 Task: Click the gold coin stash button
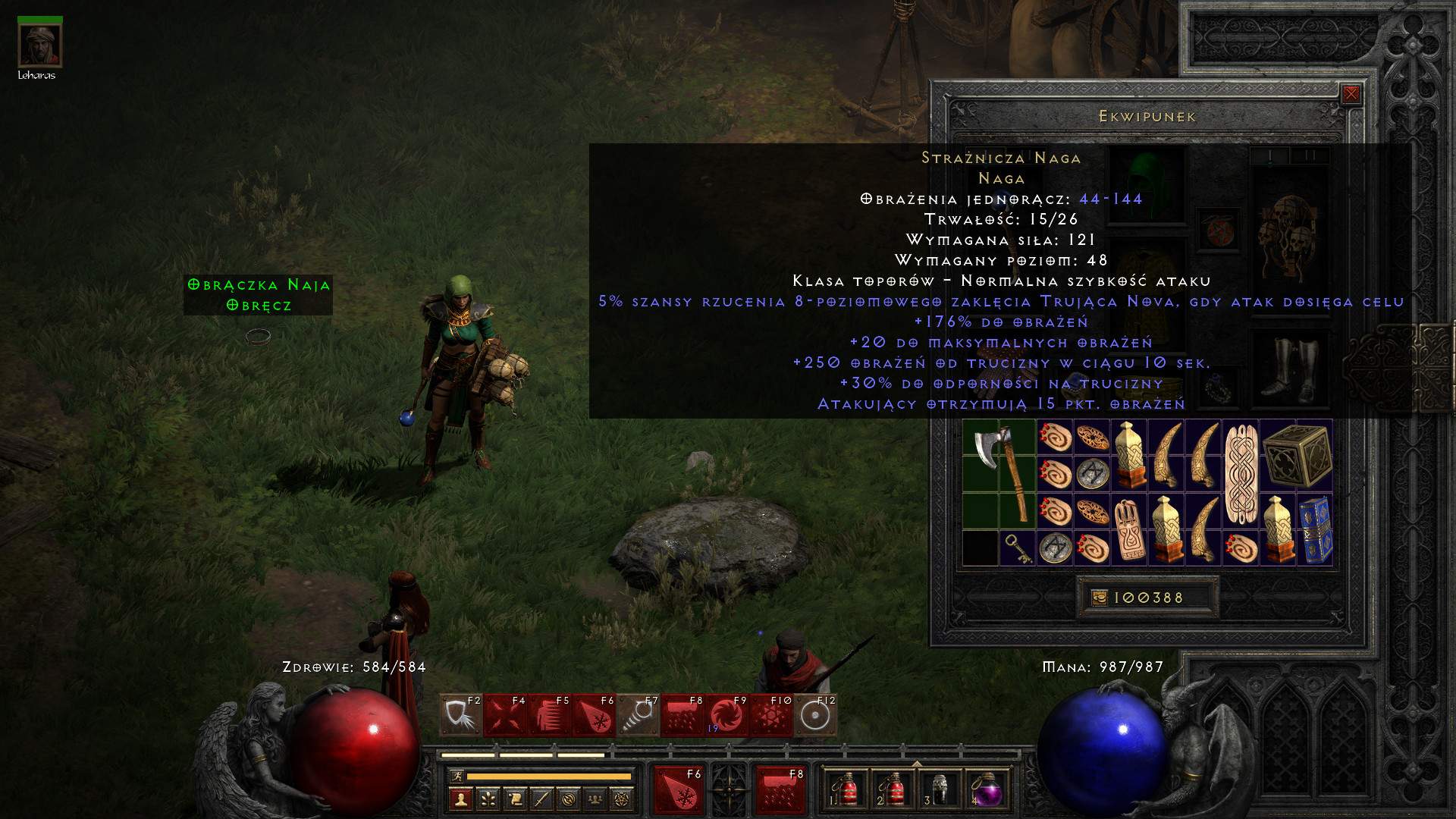1100,598
